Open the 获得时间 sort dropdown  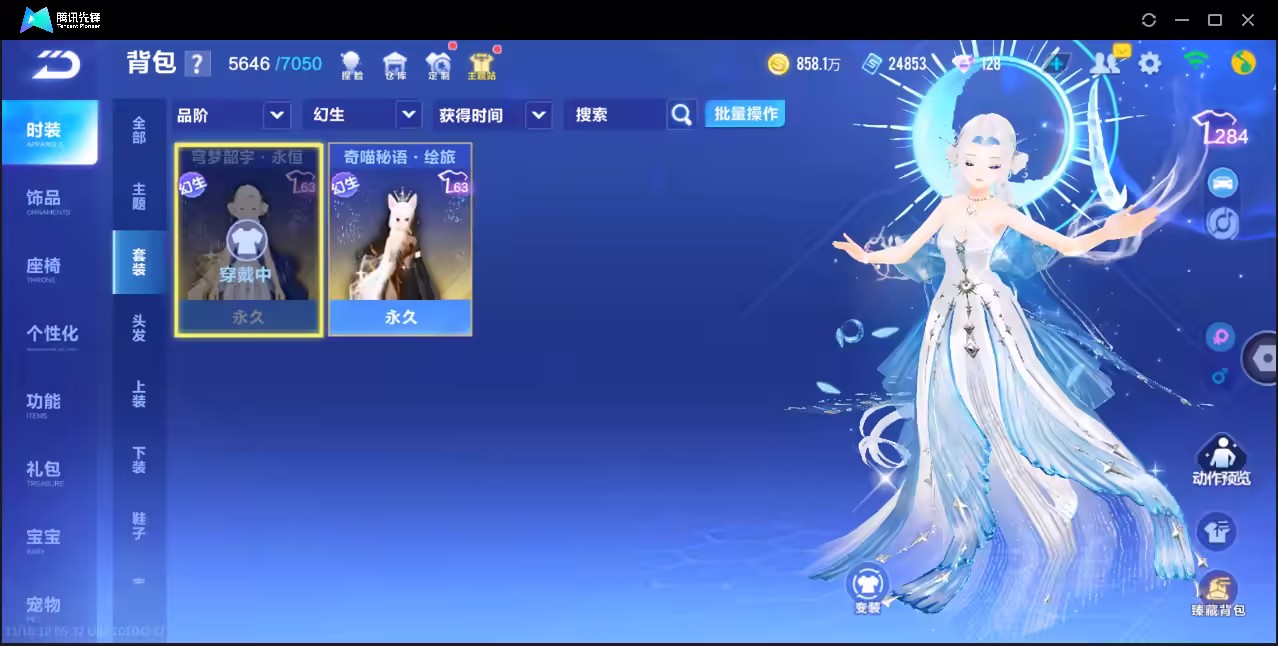coord(494,115)
